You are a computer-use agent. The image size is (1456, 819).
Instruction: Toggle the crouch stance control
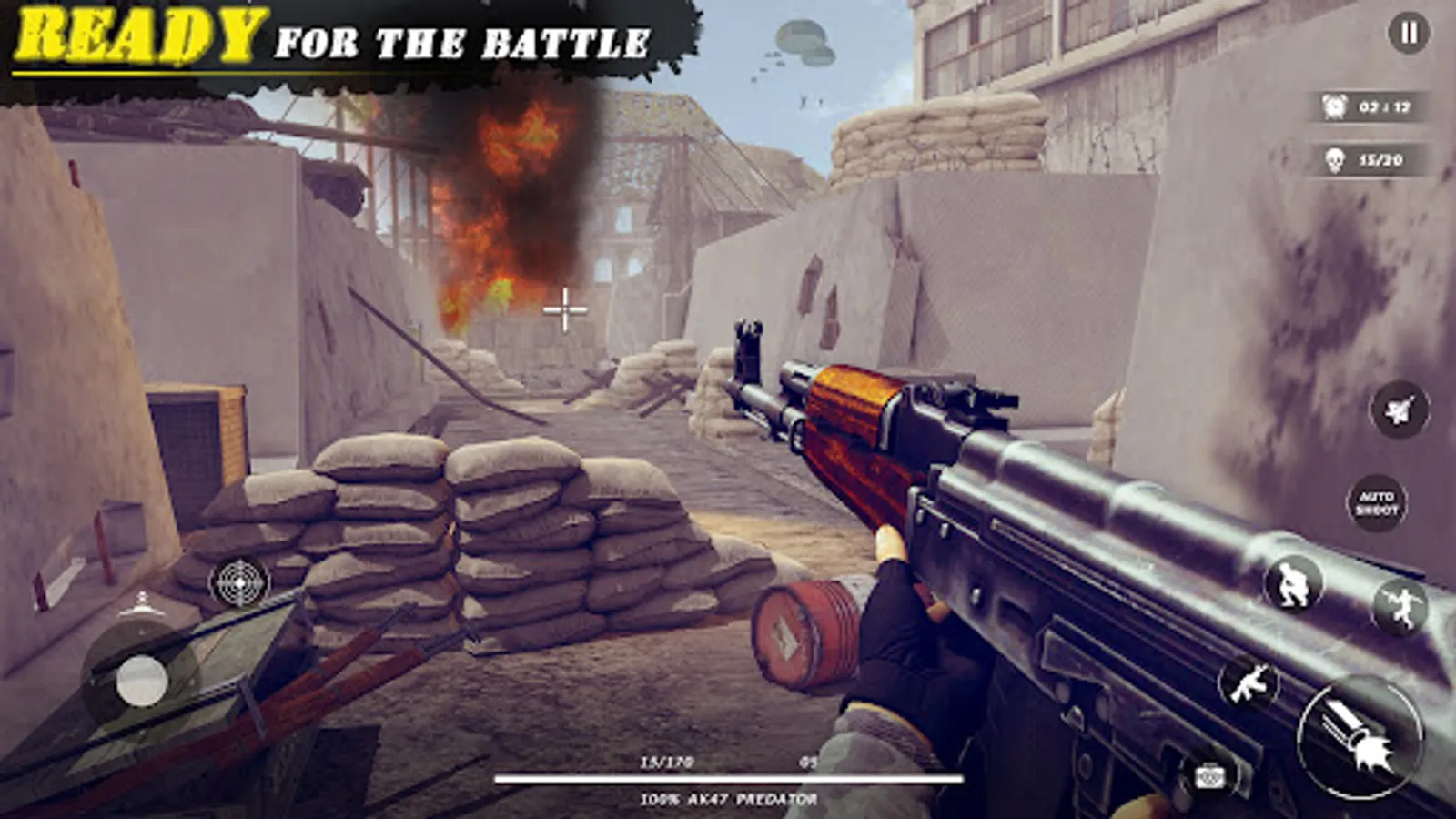pos(1296,582)
